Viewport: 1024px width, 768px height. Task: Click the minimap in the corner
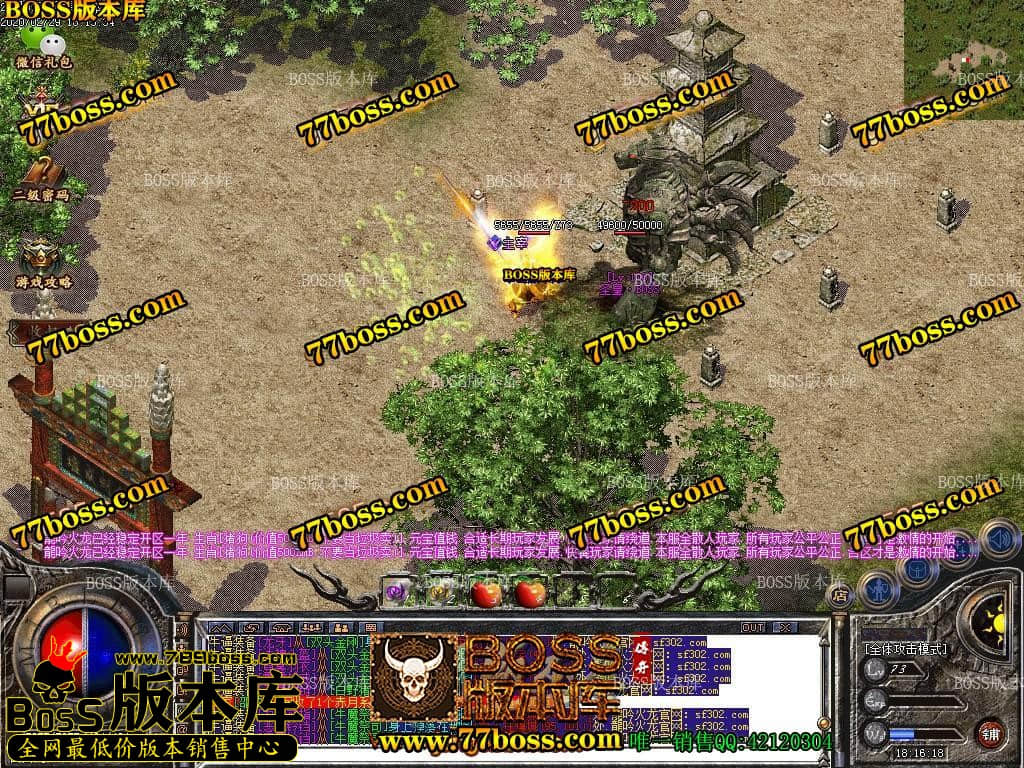click(963, 59)
